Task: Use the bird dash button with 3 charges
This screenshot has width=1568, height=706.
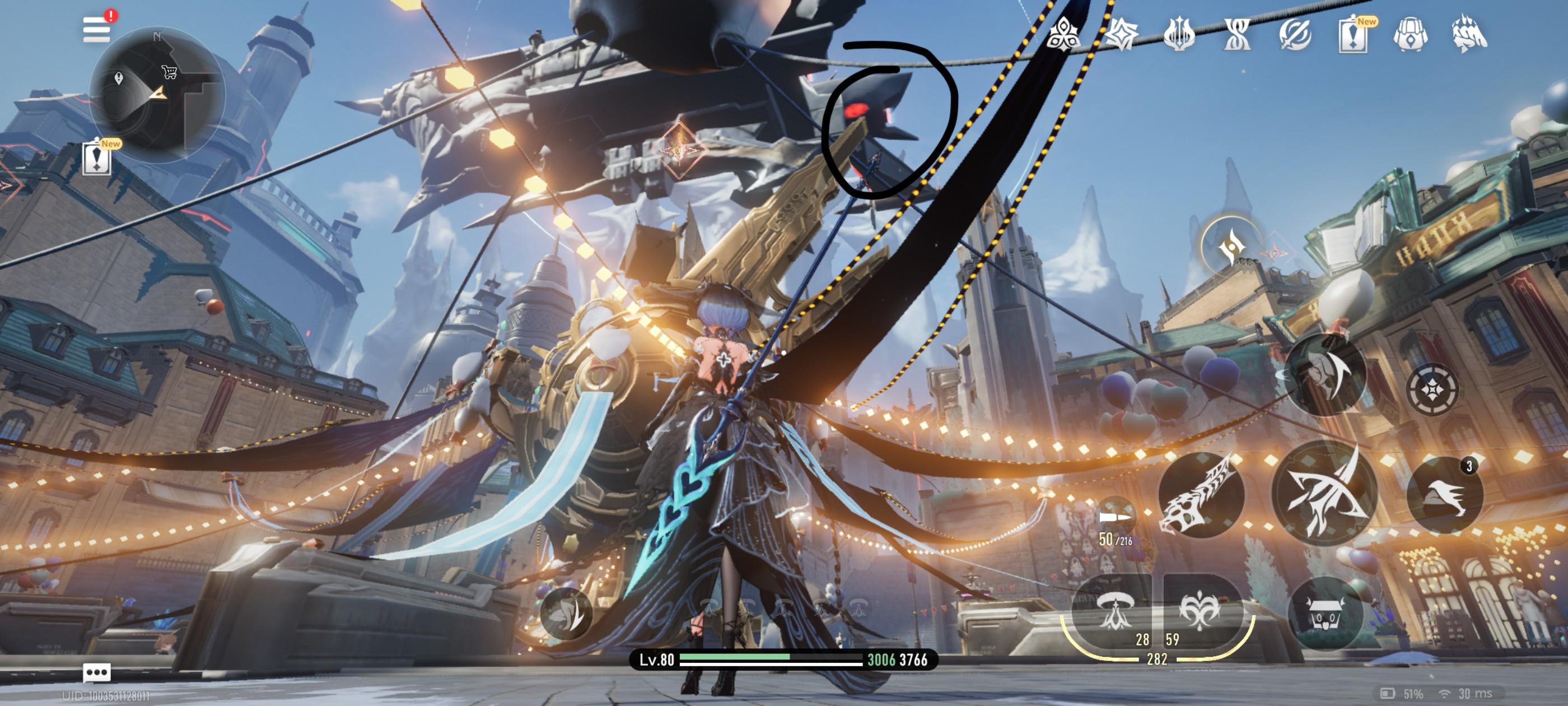Action: point(1444,495)
